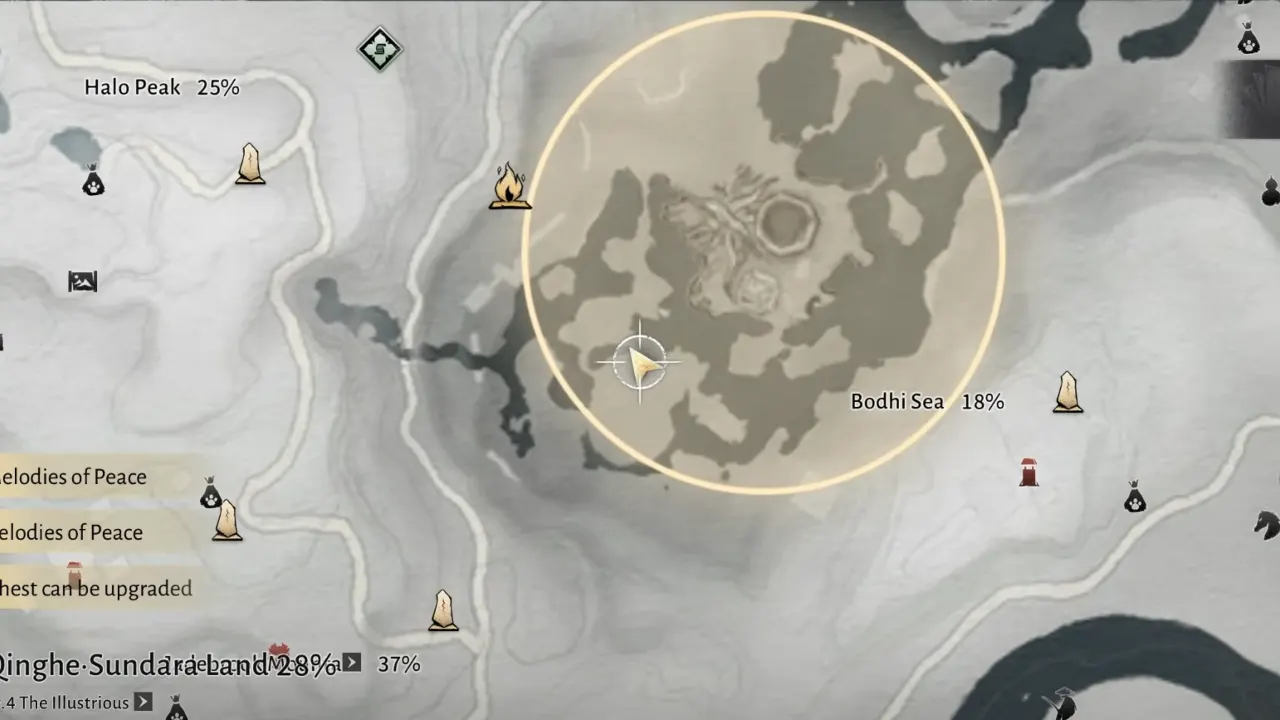Expand the Act 4 The Illustrious entry
The width and height of the screenshot is (1280, 720).
coord(140,703)
